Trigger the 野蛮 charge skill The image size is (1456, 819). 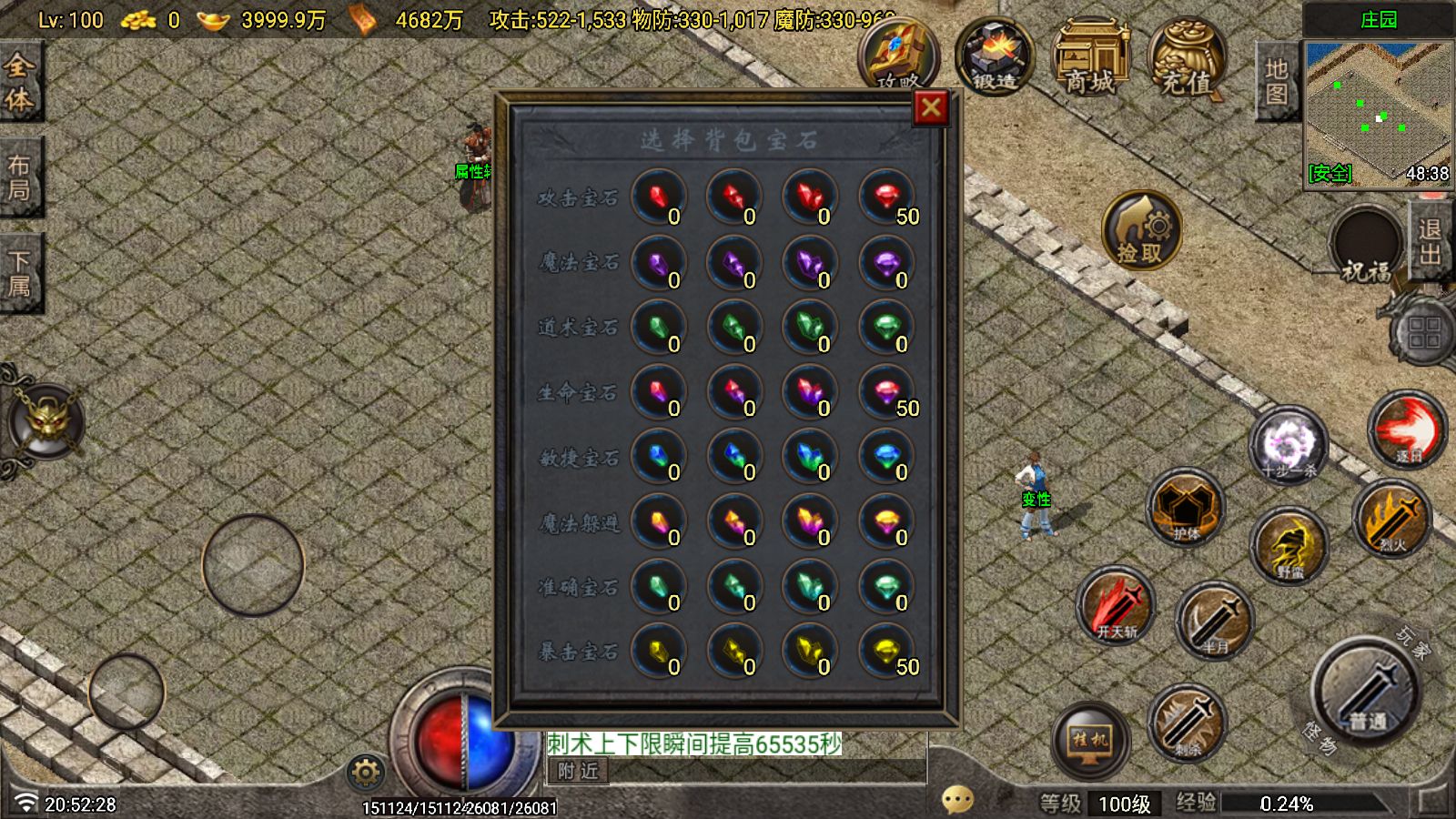click(1289, 547)
